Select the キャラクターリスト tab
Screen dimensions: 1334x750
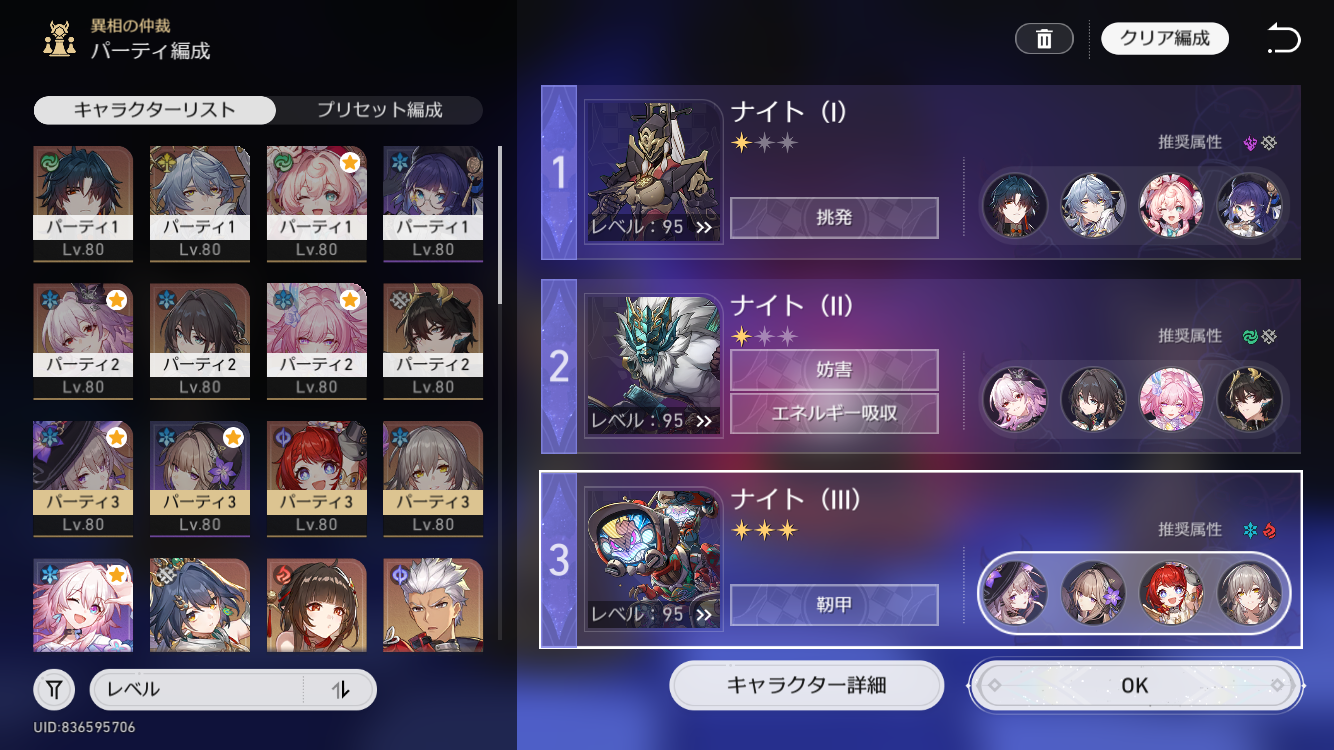pos(155,110)
